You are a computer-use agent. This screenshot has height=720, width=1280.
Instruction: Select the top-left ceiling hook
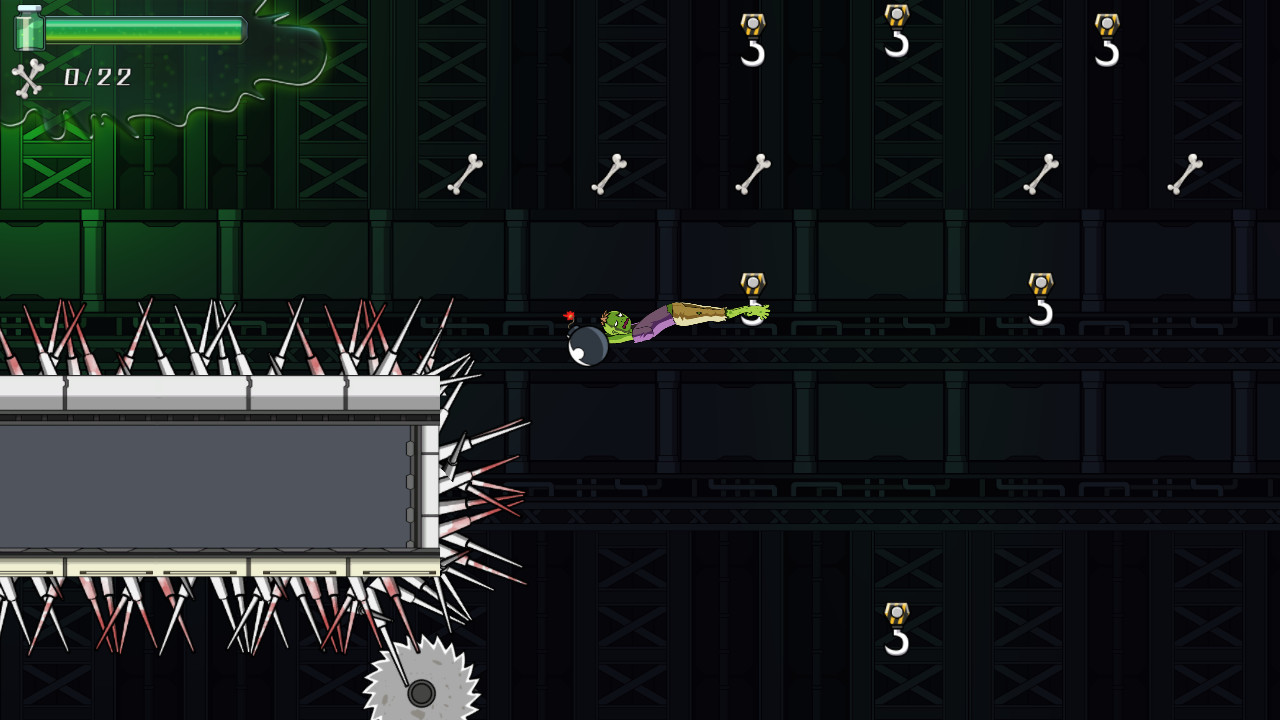click(x=752, y=40)
